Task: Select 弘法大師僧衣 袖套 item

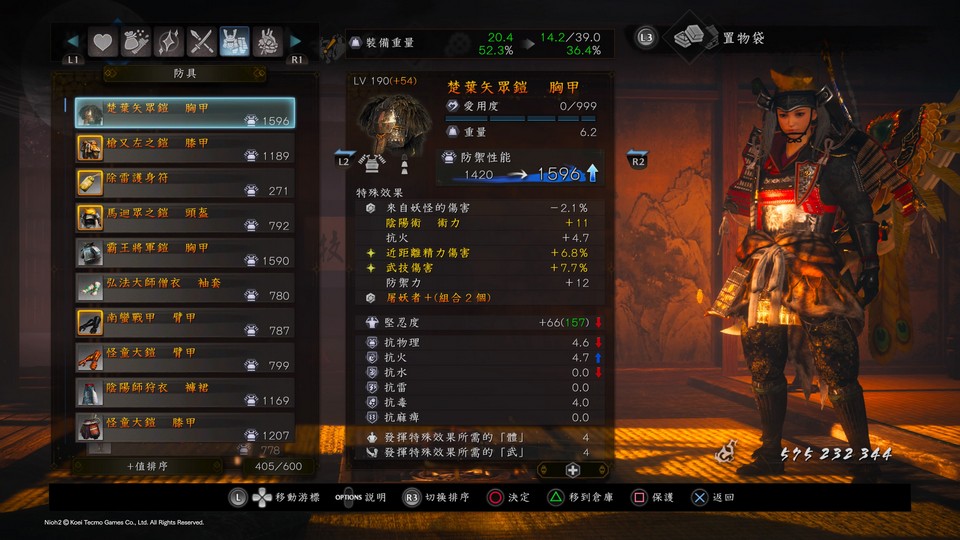Action: click(185, 288)
